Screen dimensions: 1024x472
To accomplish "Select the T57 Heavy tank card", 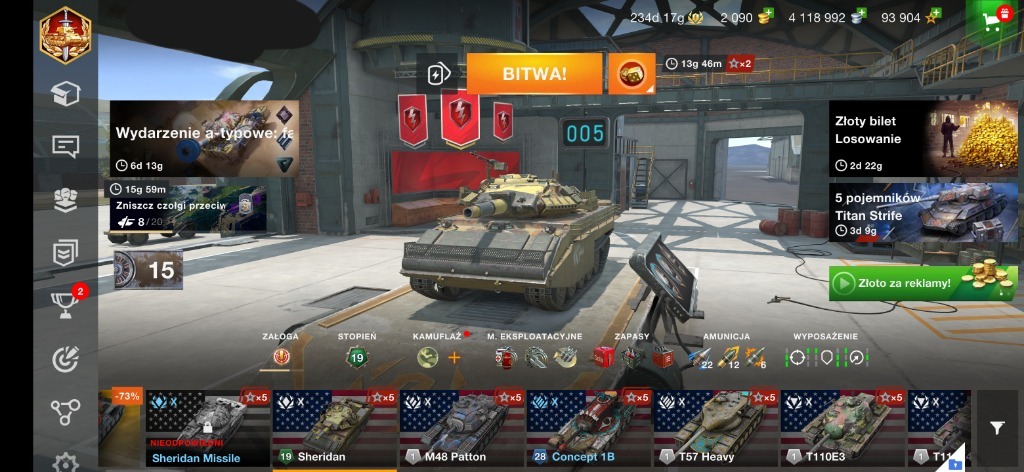I will tap(716, 428).
